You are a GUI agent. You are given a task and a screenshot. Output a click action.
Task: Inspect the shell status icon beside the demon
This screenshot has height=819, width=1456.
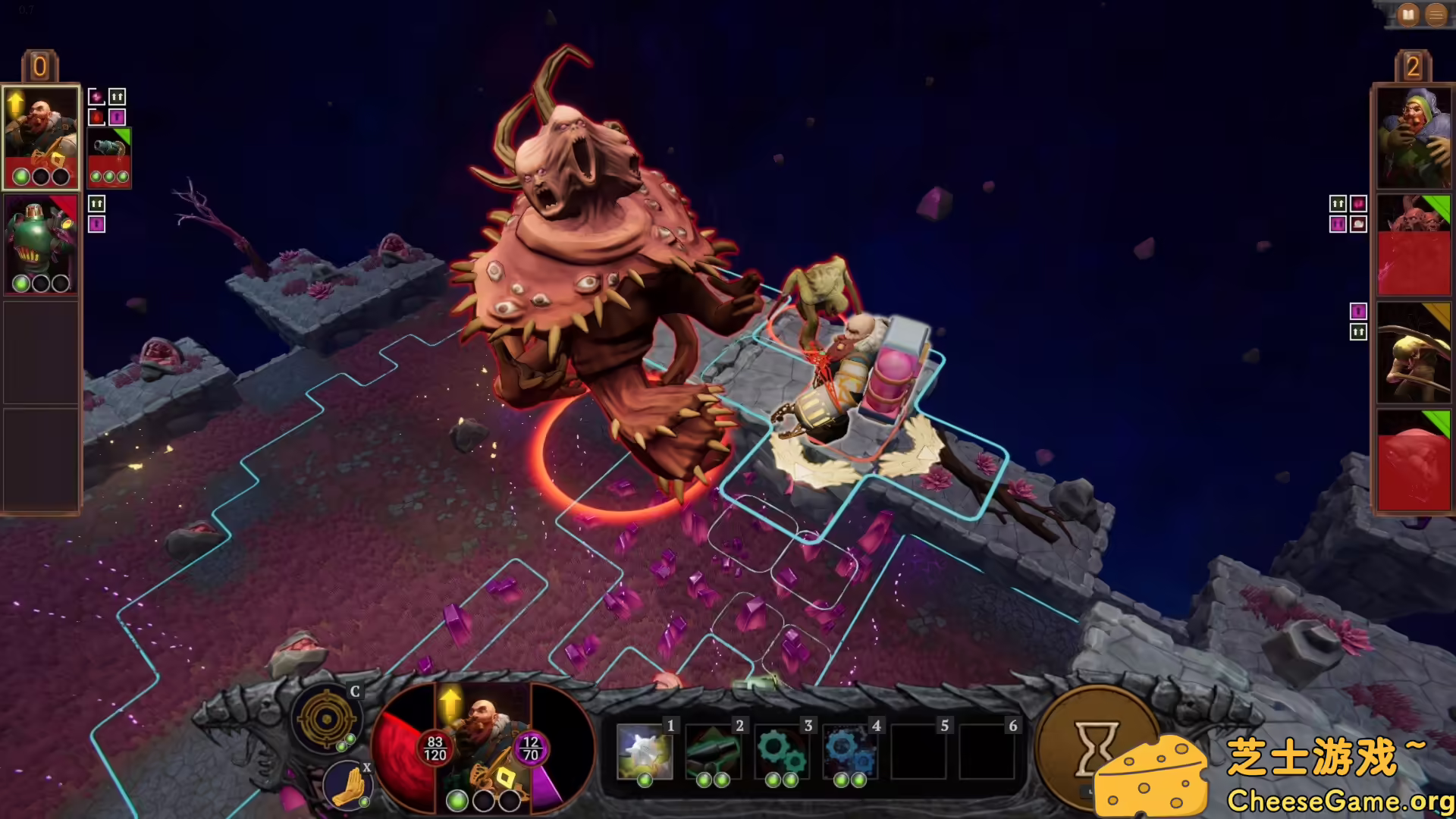[x=1358, y=224]
